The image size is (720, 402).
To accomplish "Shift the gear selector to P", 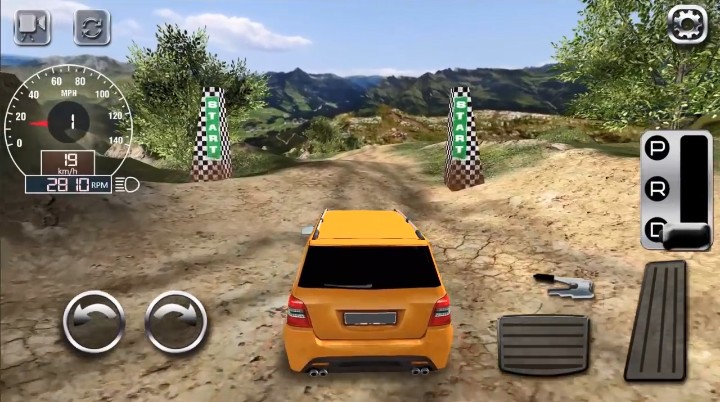I will [x=657, y=150].
